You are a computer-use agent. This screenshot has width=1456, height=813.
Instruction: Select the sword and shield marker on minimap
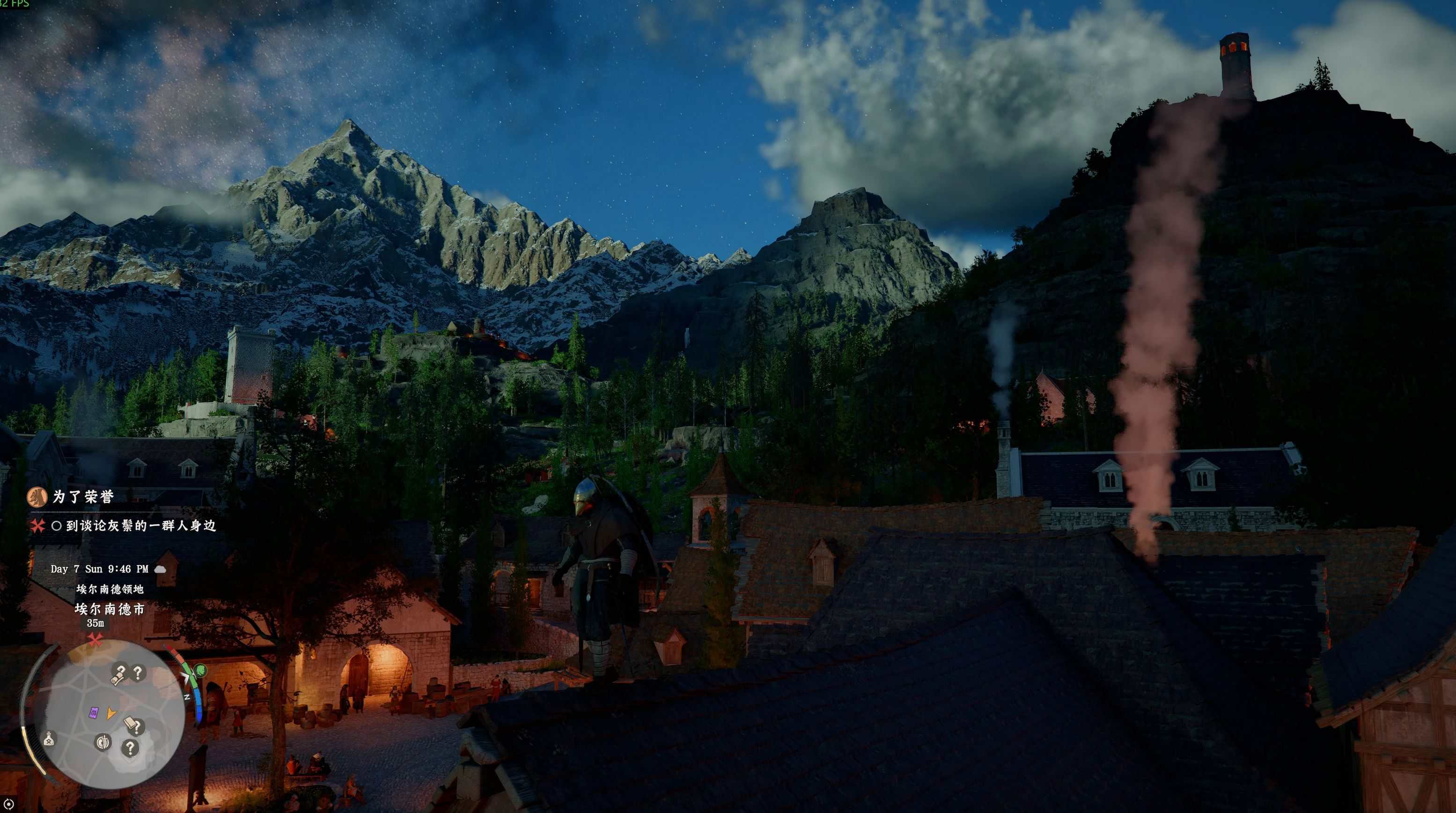point(103,742)
